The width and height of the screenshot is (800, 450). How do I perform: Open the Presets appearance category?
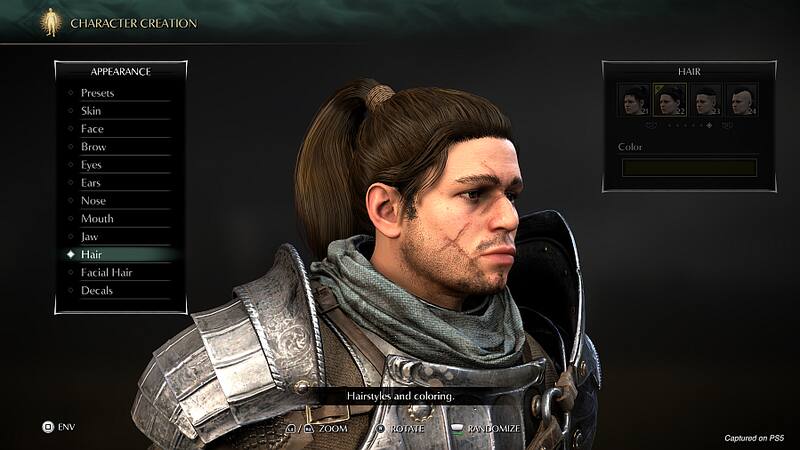pyautogui.click(x=98, y=93)
